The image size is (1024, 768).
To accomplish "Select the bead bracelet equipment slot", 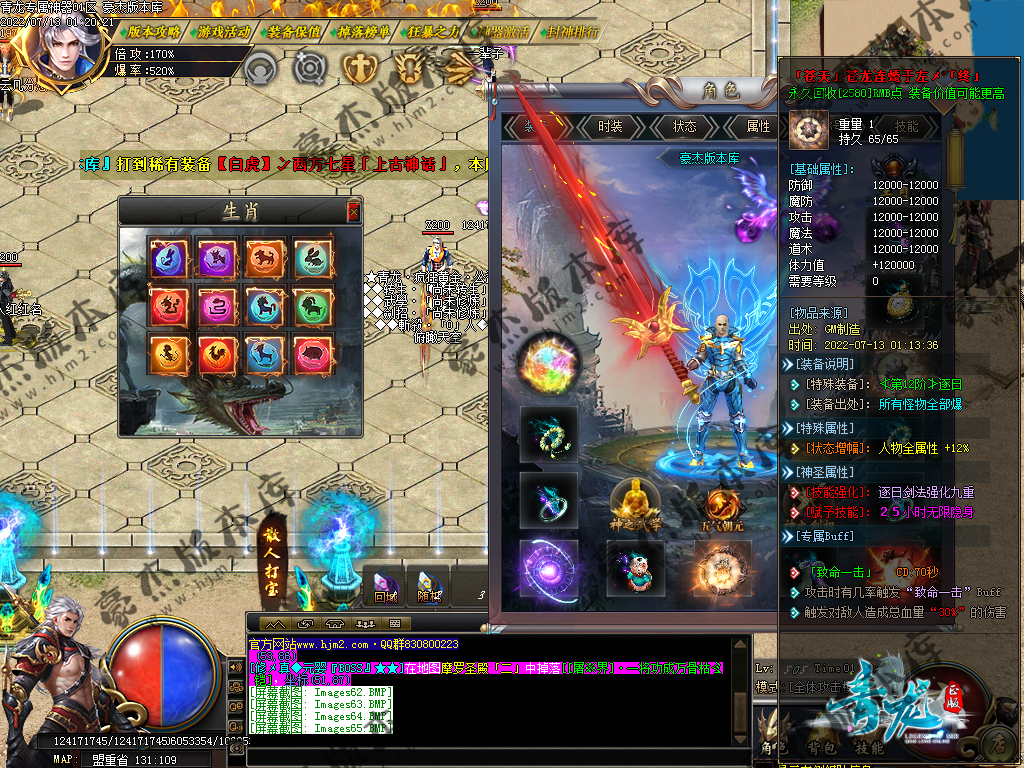I will [548, 434].
